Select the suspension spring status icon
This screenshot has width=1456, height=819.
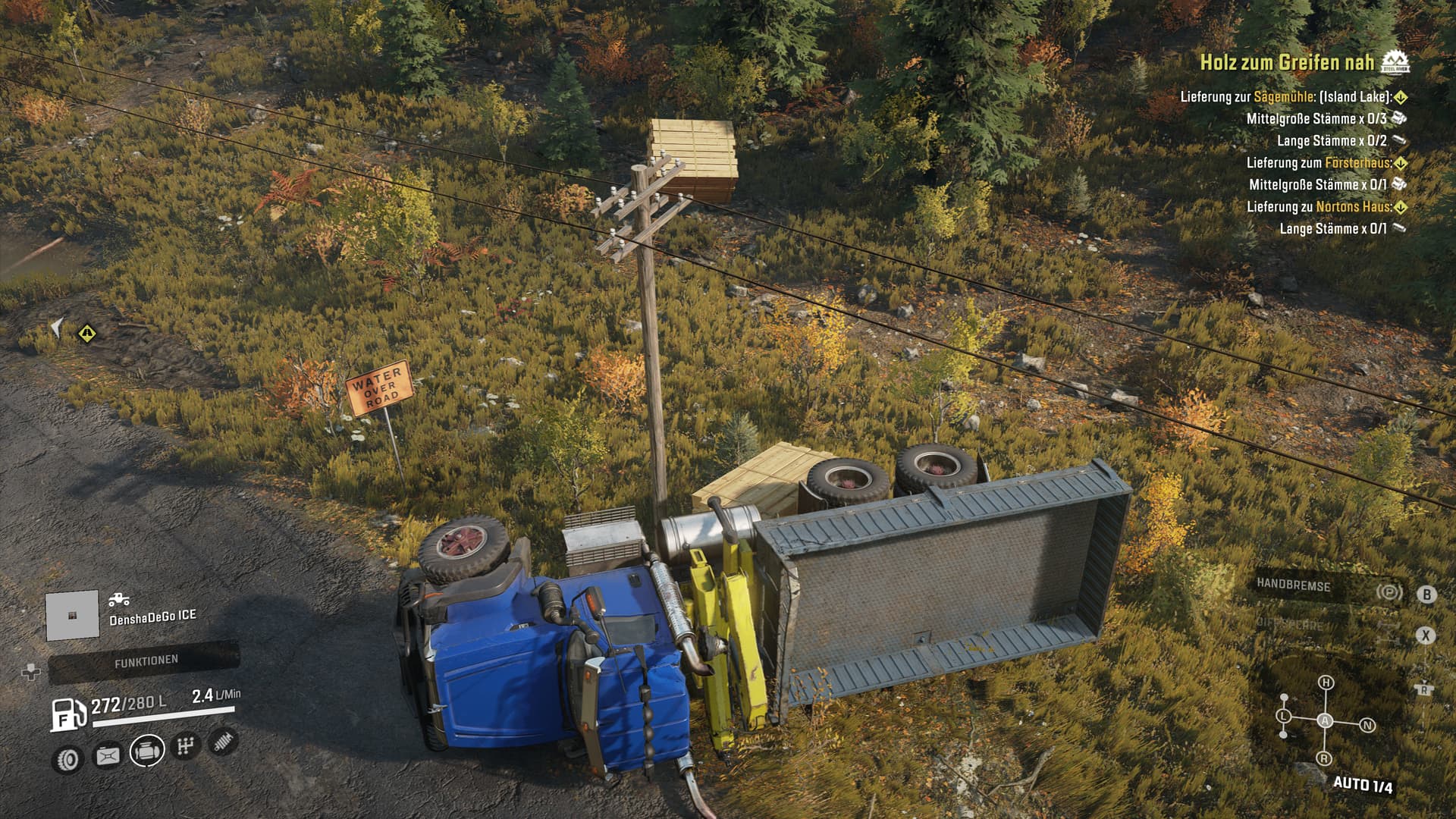223,742
